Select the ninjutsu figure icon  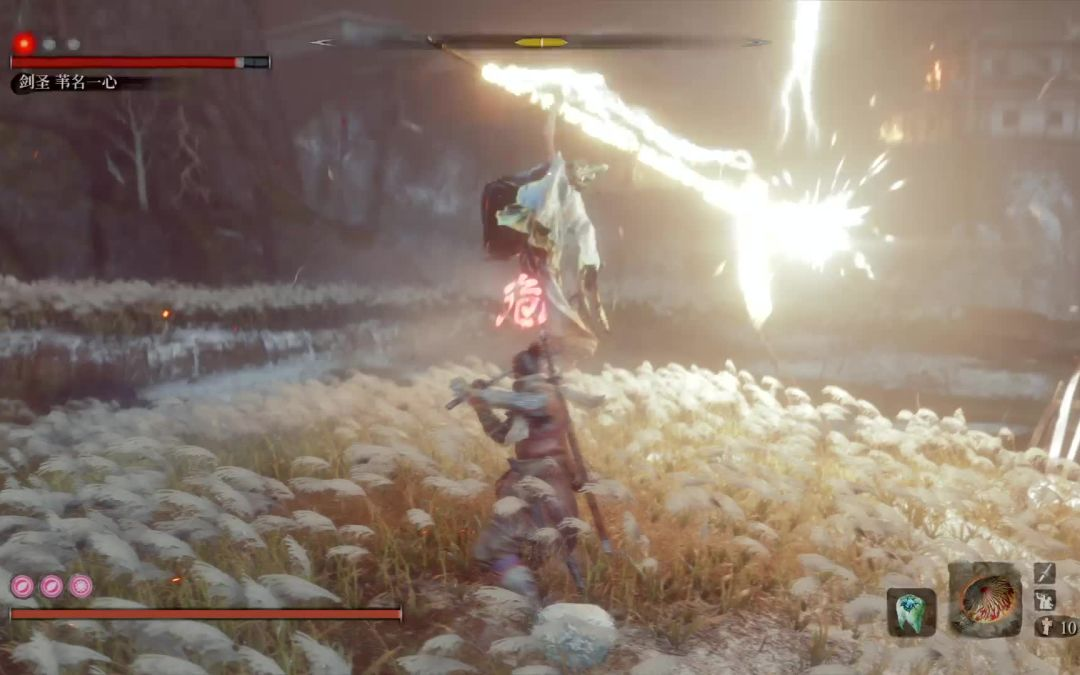point(1045,600)
